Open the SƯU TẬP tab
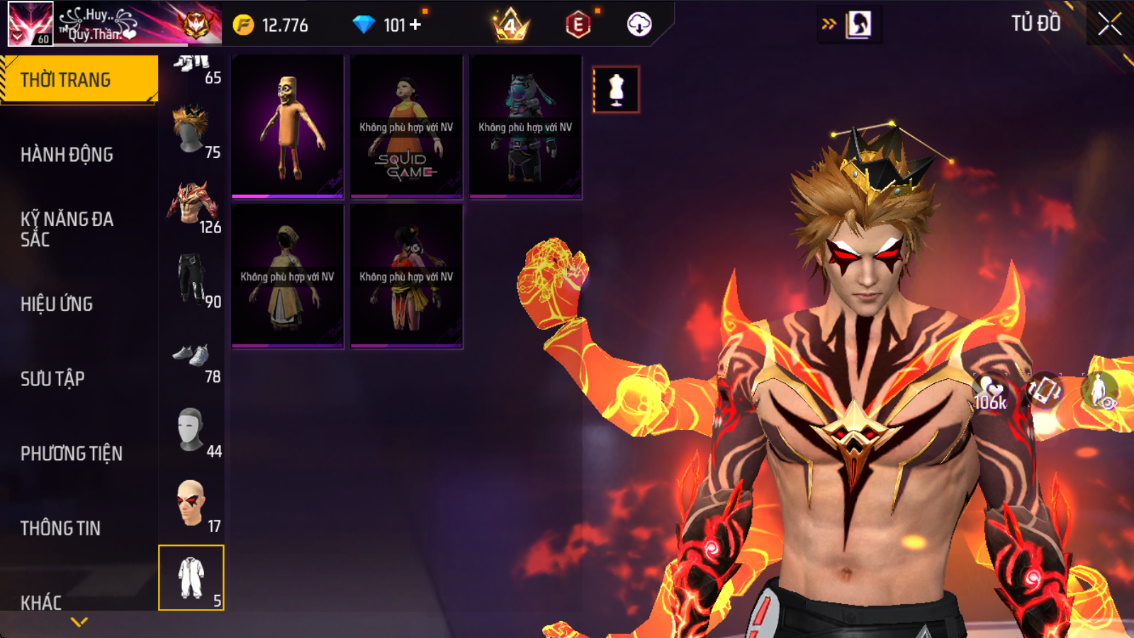Image resolution: width=1134 pixels, height=638 pixels. coord(53,379)
